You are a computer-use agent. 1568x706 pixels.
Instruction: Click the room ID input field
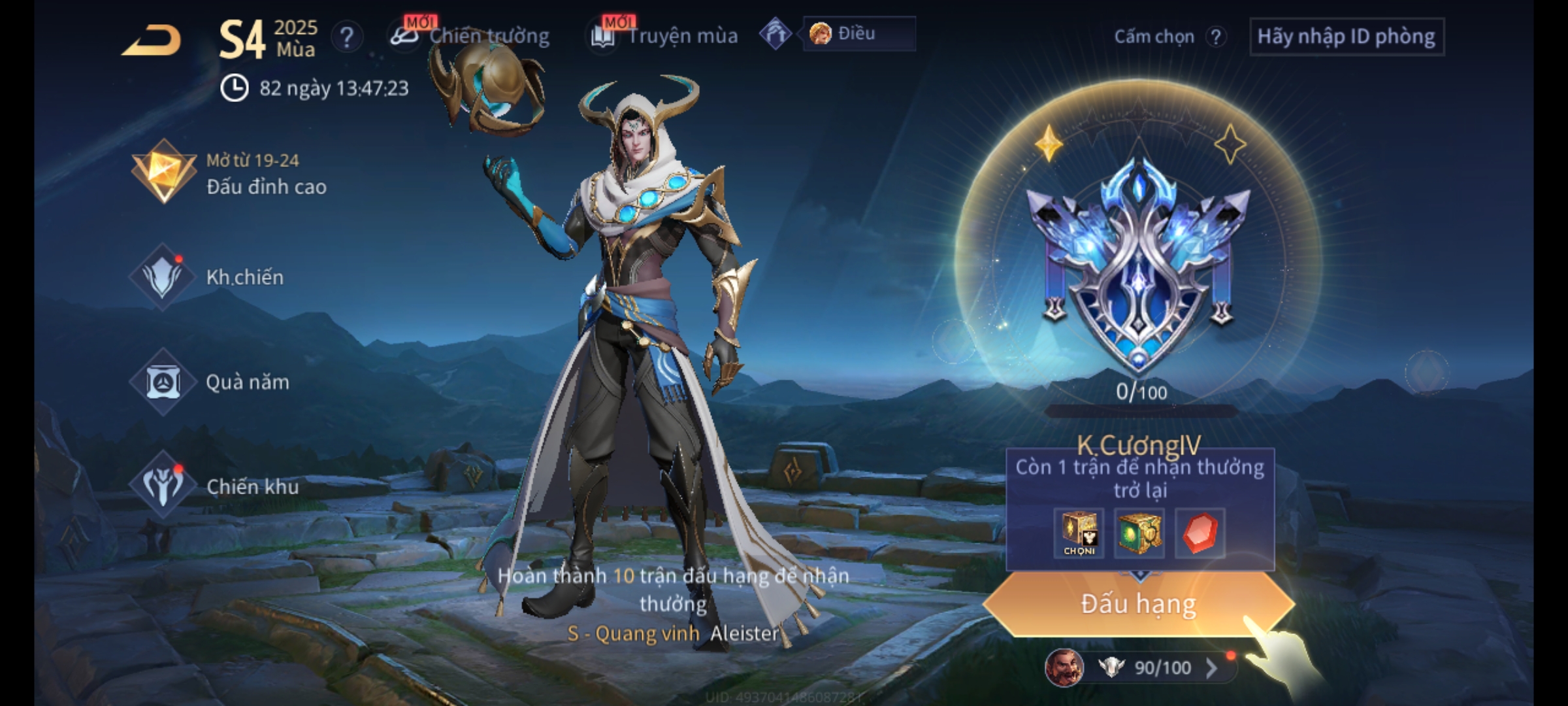tap(1346, 37)
